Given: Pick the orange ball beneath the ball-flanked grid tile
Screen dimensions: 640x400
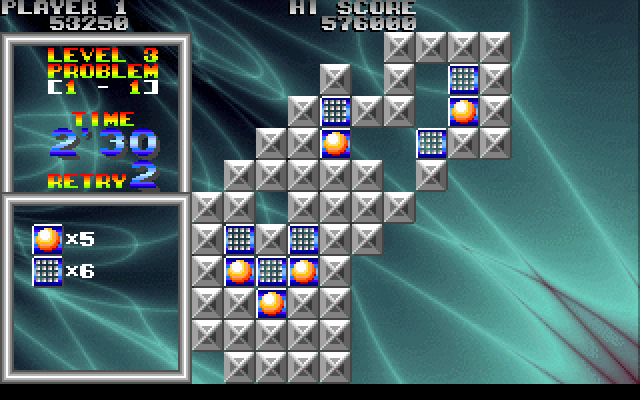Looking at the screenshot, I should (x=271, y=303).
